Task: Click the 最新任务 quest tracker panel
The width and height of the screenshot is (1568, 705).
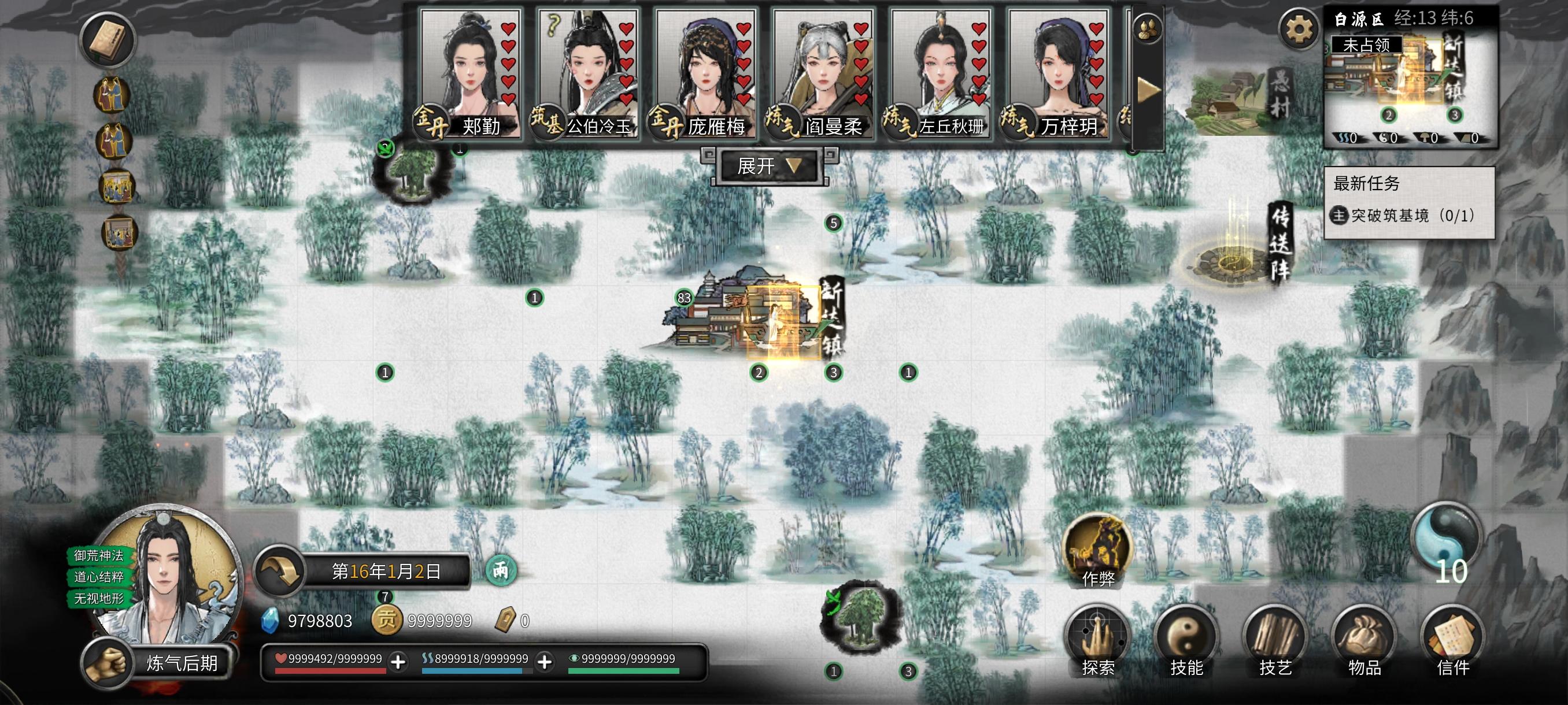Action: coord(1408,202)
